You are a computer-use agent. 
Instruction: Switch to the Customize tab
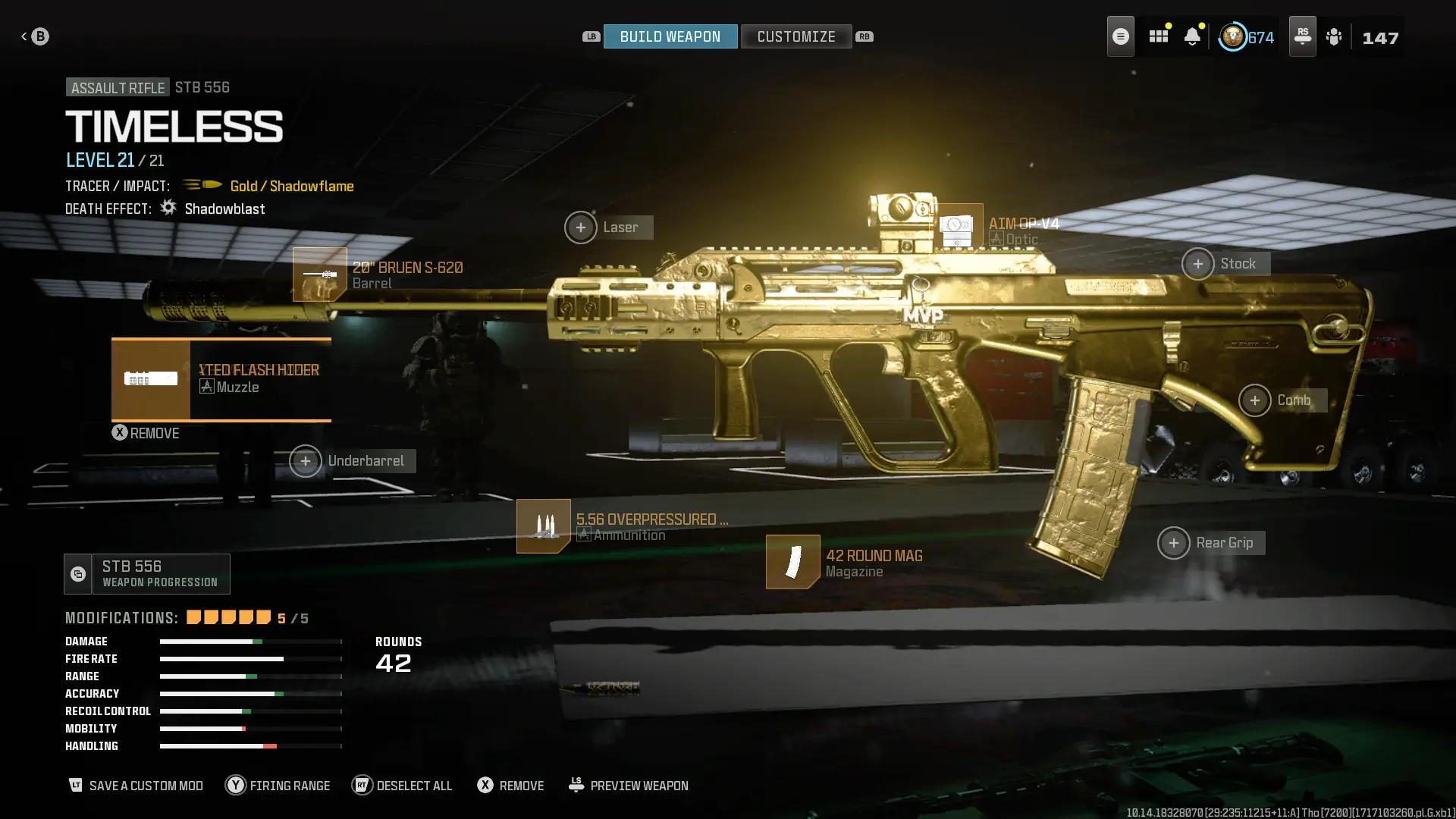795,36
